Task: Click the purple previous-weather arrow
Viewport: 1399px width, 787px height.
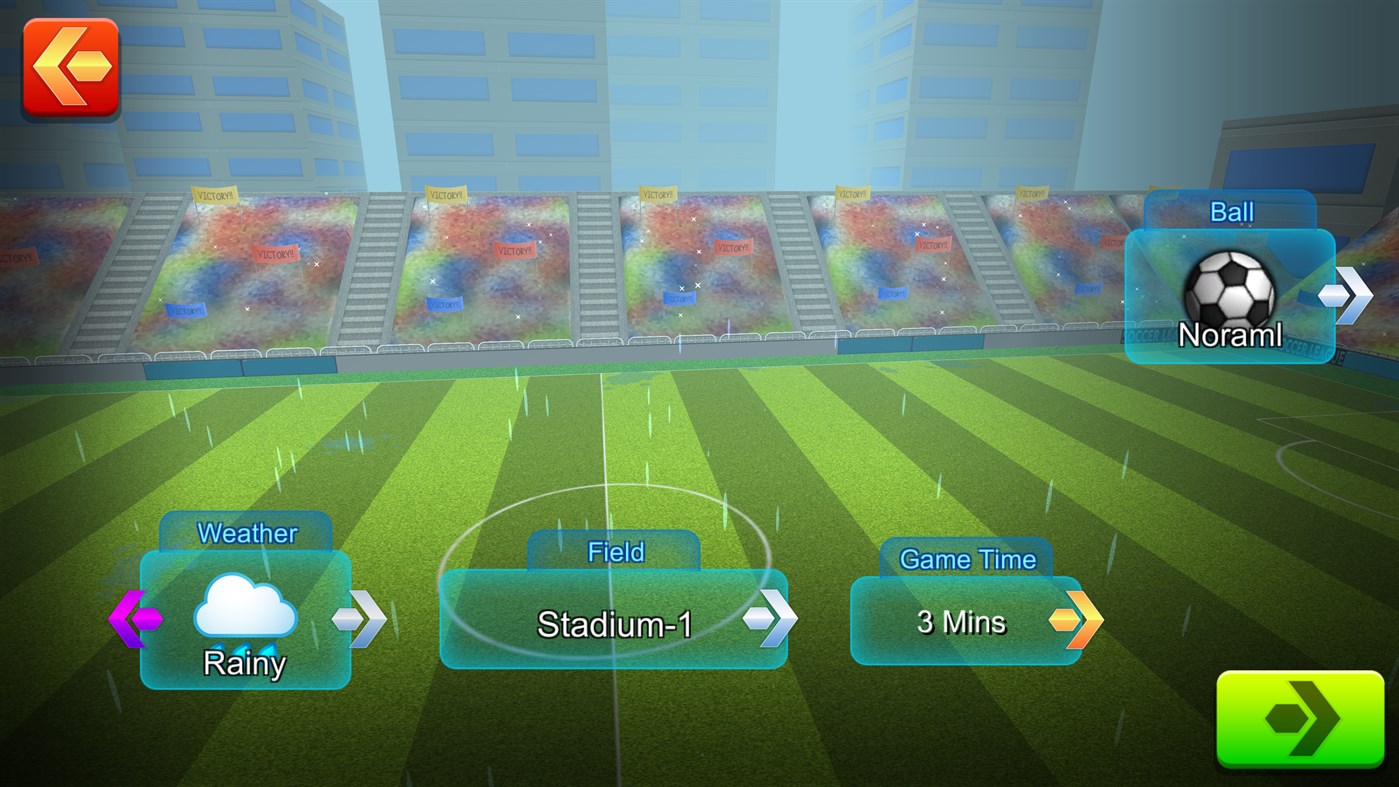Action: [x=136, y=618]
